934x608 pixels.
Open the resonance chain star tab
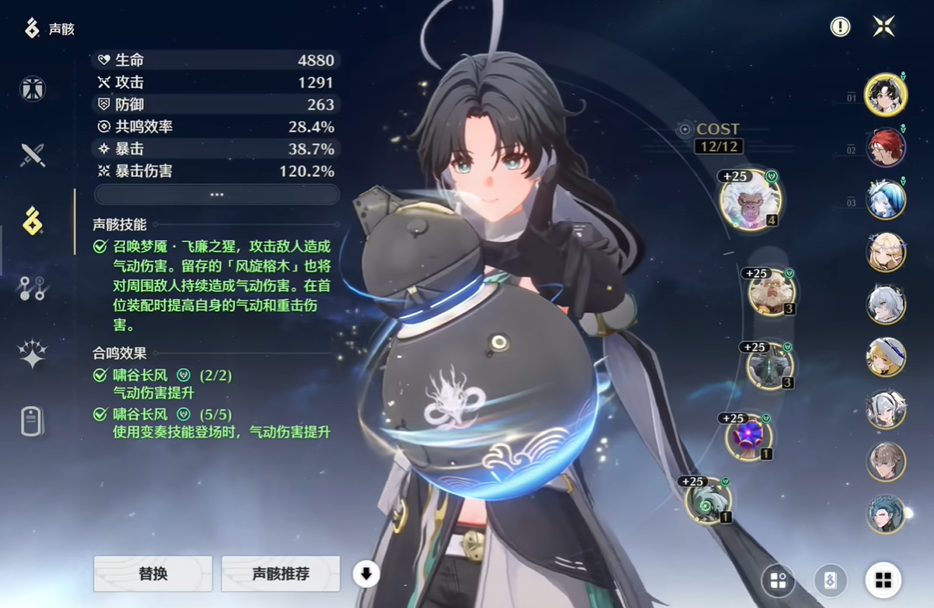click(x=33, y=354)
